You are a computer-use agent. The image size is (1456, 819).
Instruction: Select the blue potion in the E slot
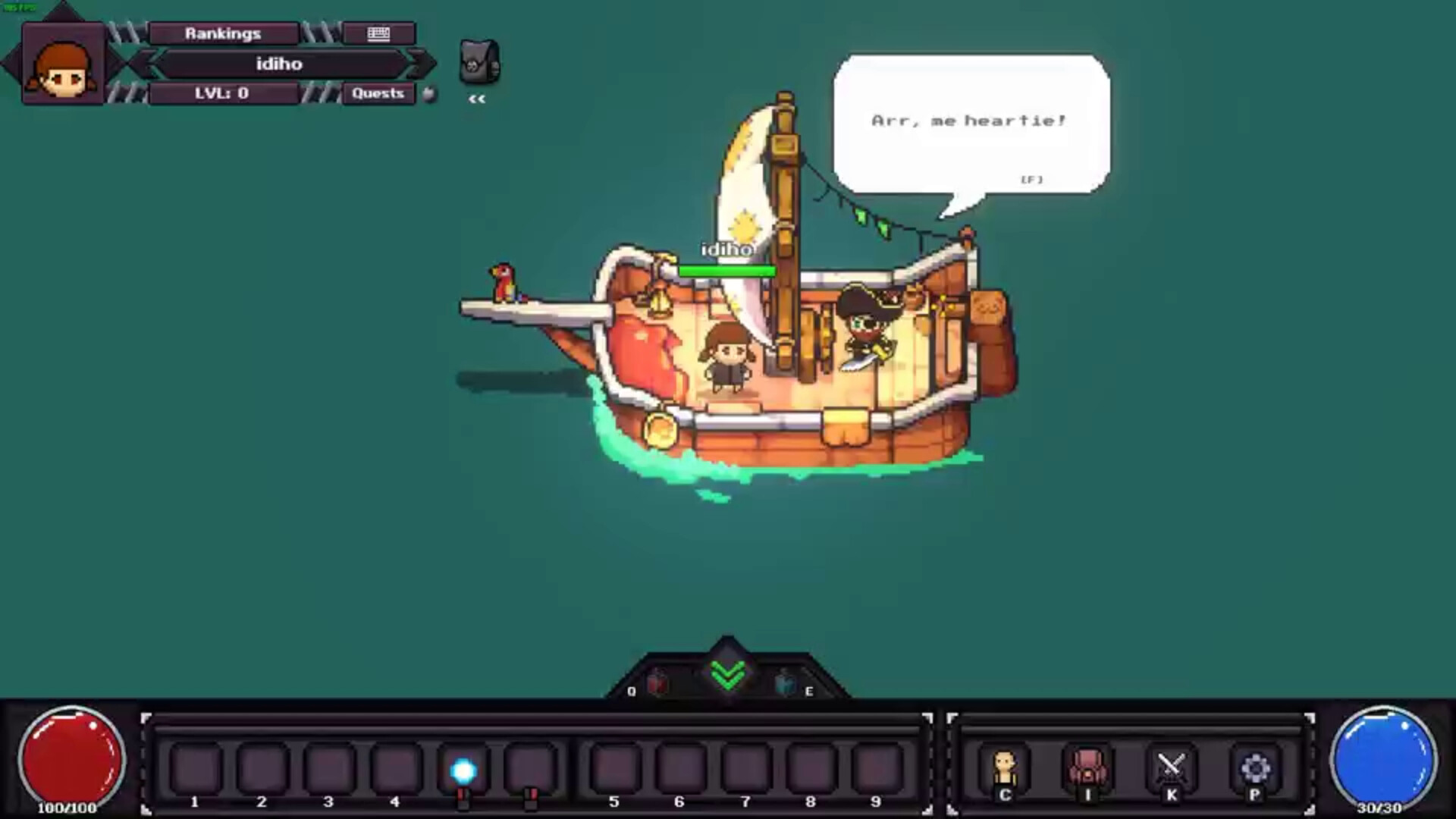(787, 681)
